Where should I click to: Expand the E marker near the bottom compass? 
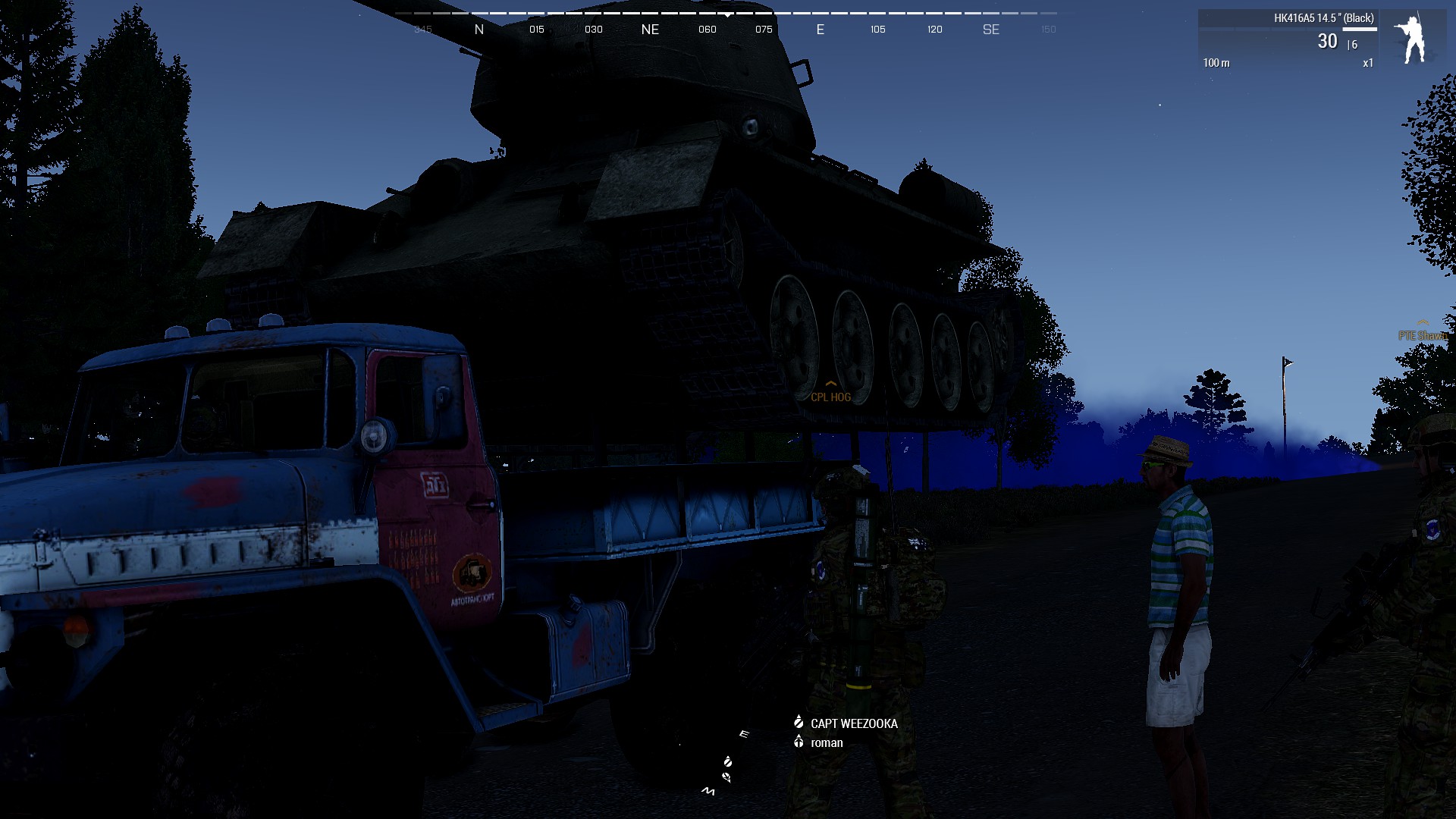(742, 734)
